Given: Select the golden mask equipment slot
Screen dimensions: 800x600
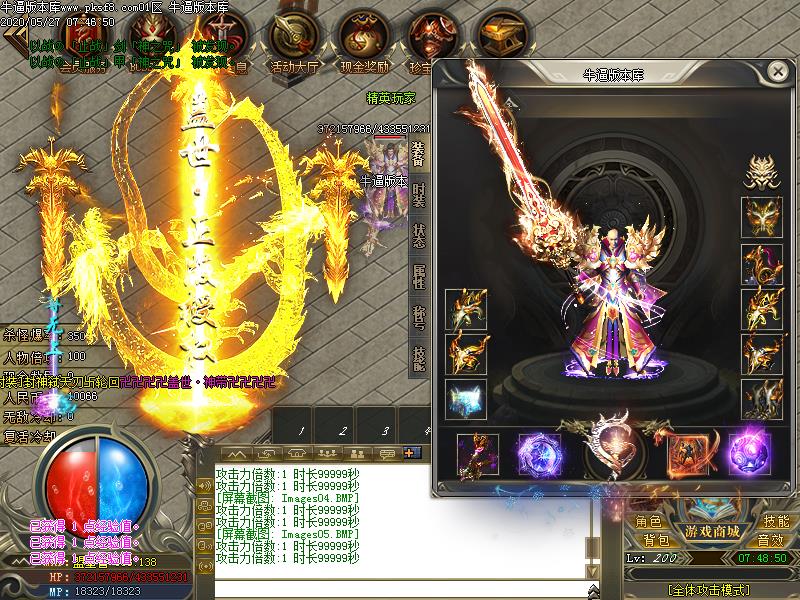Looking at the screenshot, I should [x=761, y=218].
